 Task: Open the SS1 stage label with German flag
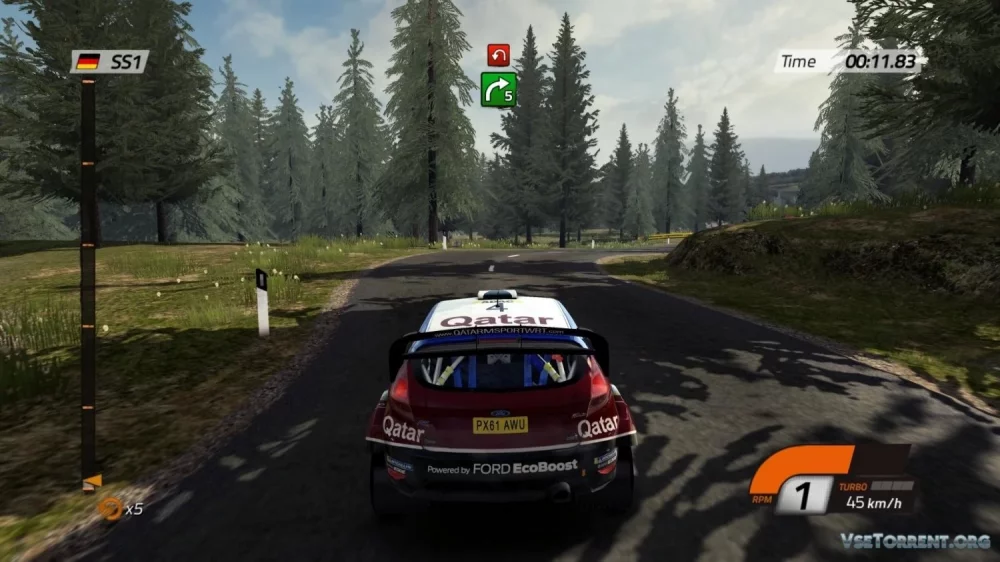(110, 62)
